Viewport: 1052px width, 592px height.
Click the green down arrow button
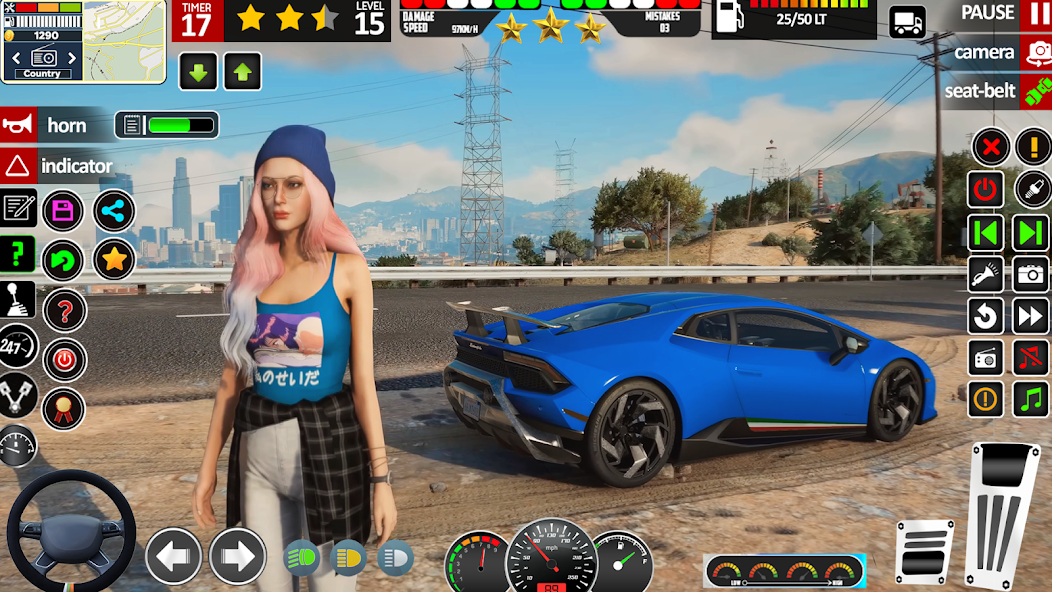pyautogui.click(x=198, y=72)
